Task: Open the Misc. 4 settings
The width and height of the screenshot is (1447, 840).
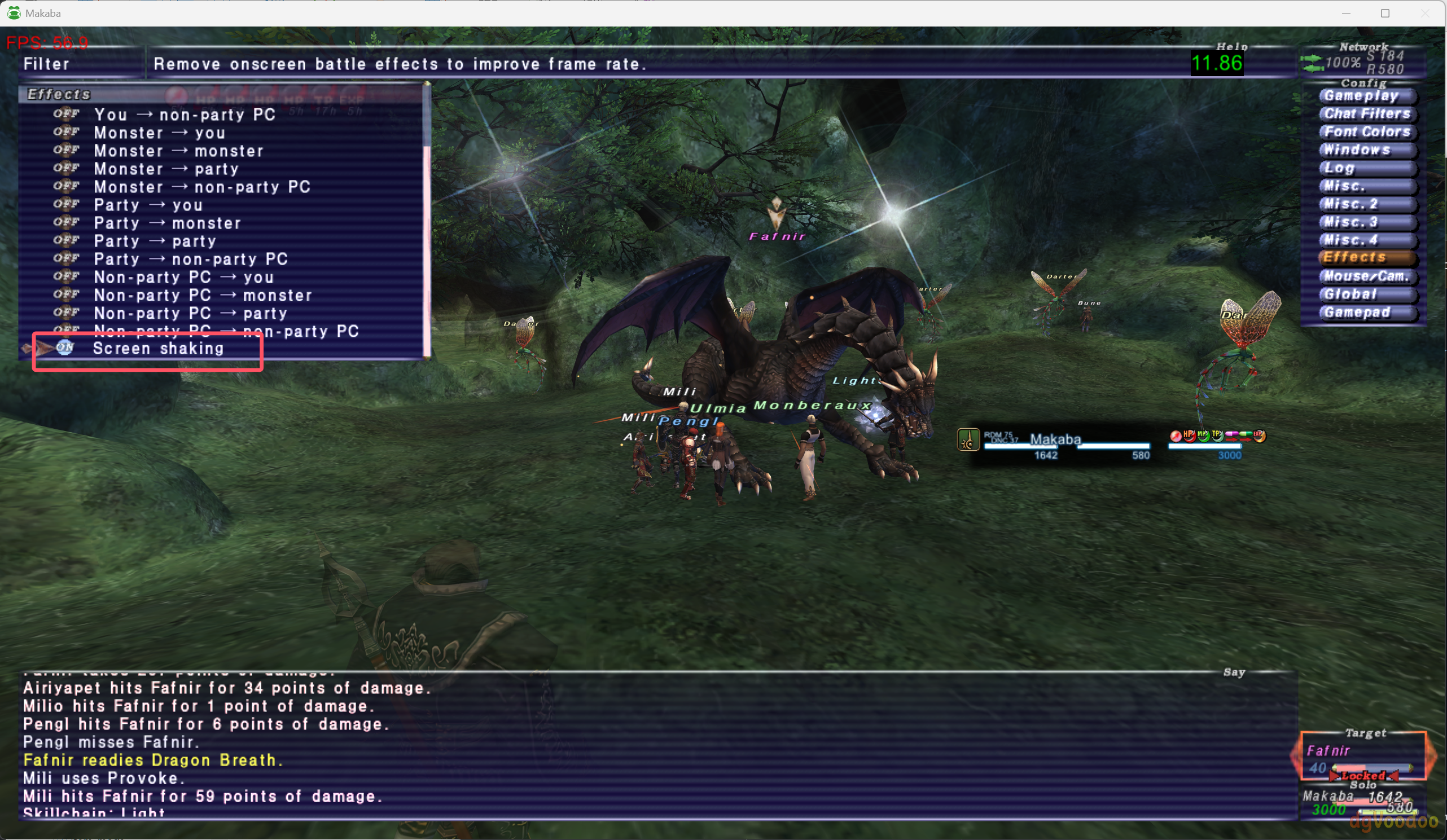Action: point(1366,240)
